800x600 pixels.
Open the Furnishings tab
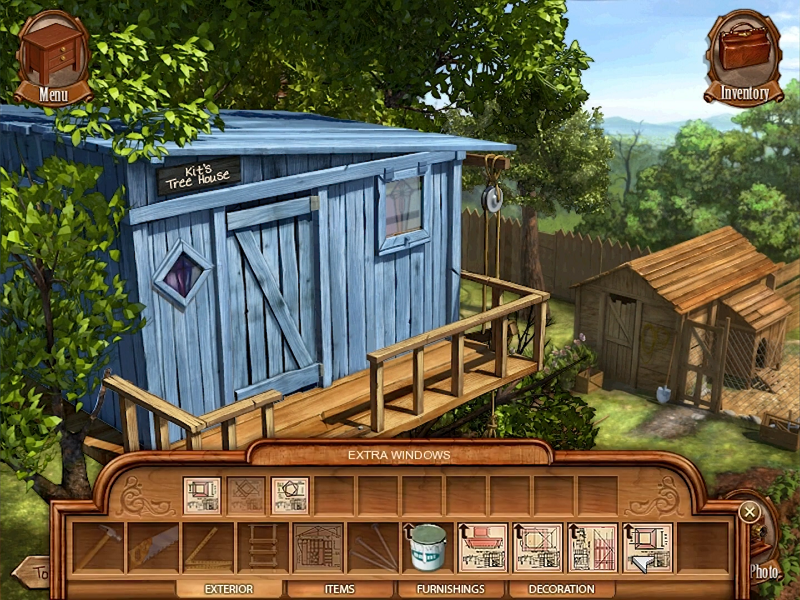(450, 589)
